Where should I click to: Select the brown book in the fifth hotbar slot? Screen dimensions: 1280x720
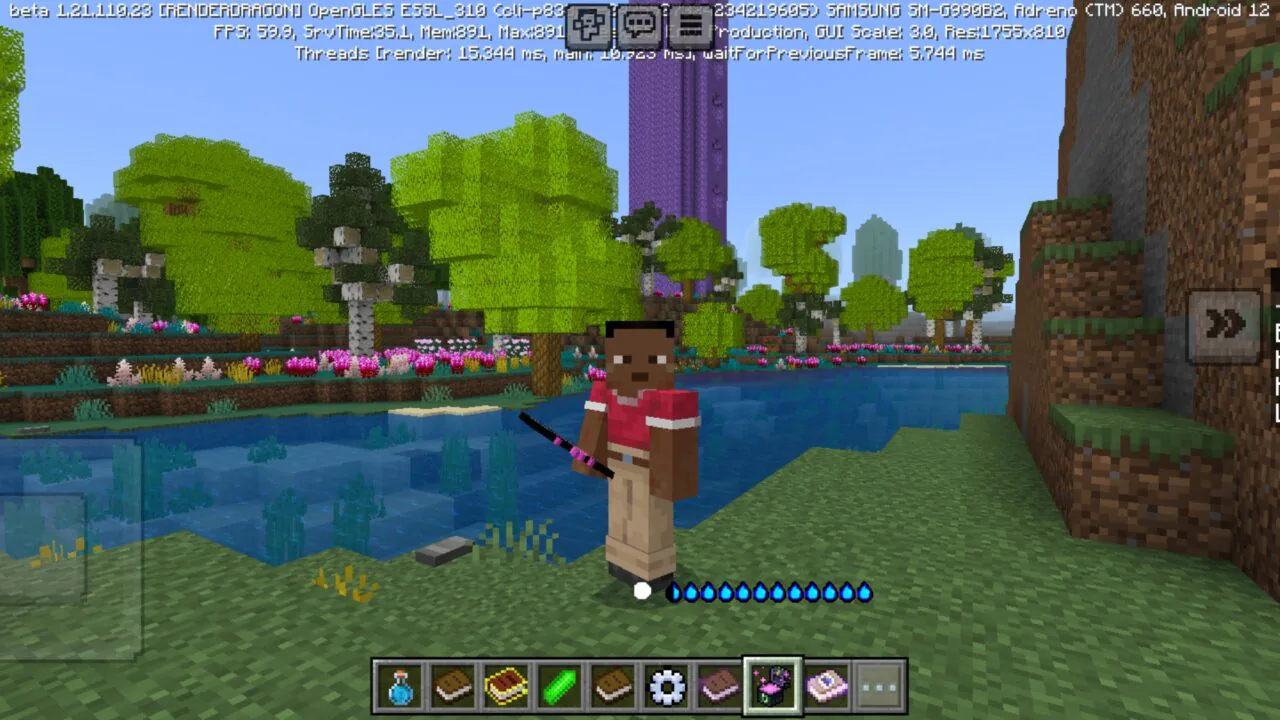point(613,686)
